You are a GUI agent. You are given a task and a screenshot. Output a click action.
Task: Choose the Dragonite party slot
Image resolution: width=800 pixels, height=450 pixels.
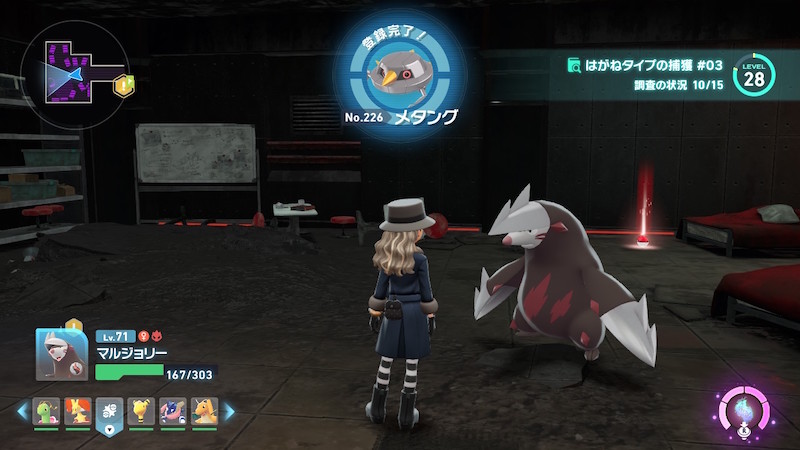[204, 411]
